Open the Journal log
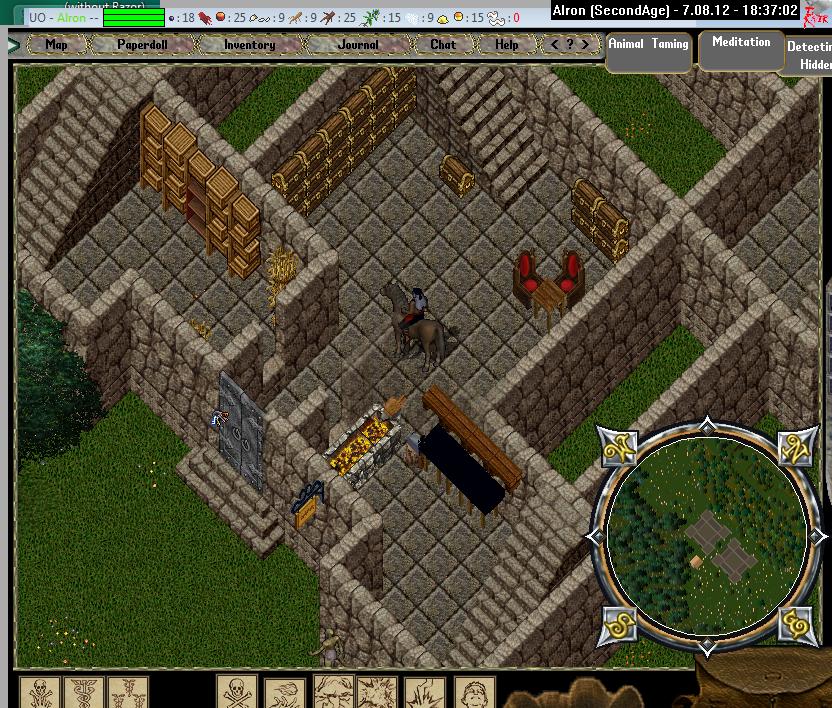The height and width of the screenshot is (708, 832). [358, 45]
